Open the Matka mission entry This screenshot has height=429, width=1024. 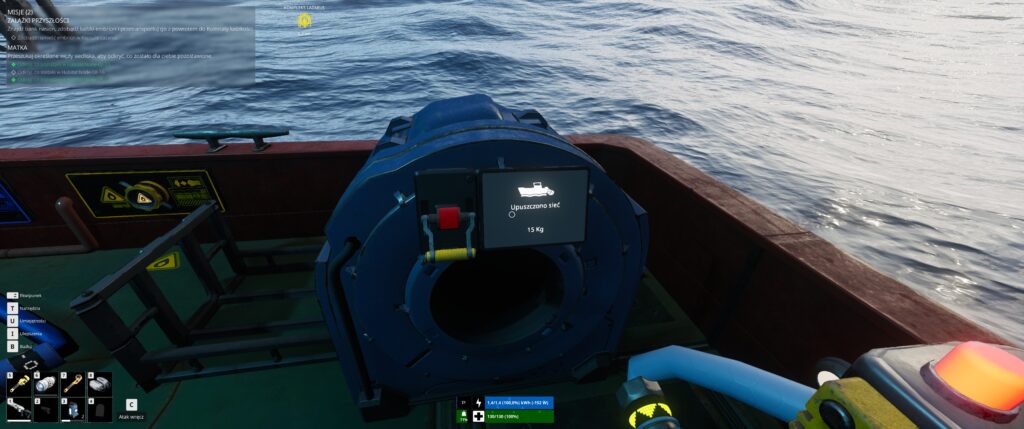[17, 47]
